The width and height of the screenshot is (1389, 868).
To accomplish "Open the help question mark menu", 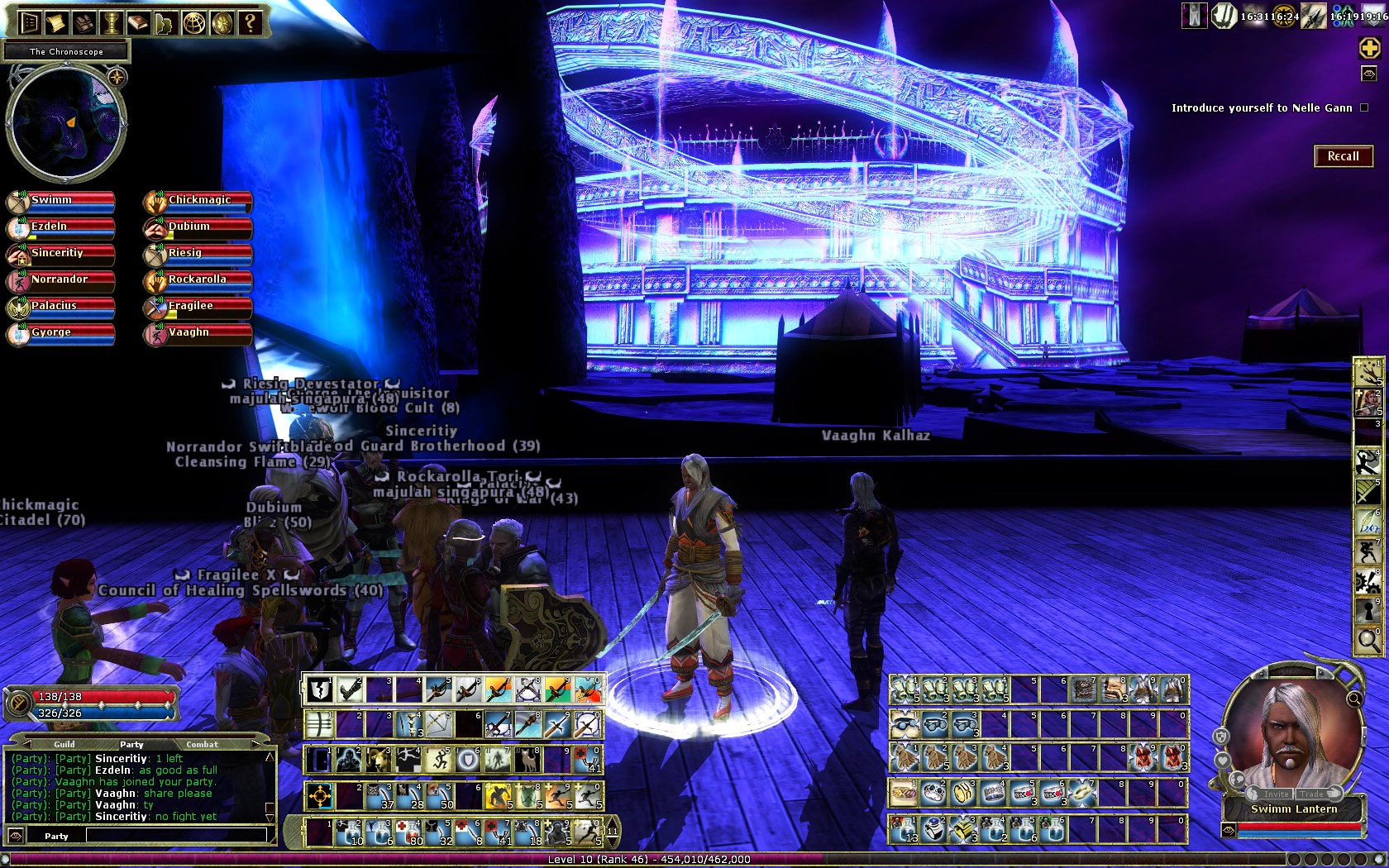I will 250,22.
